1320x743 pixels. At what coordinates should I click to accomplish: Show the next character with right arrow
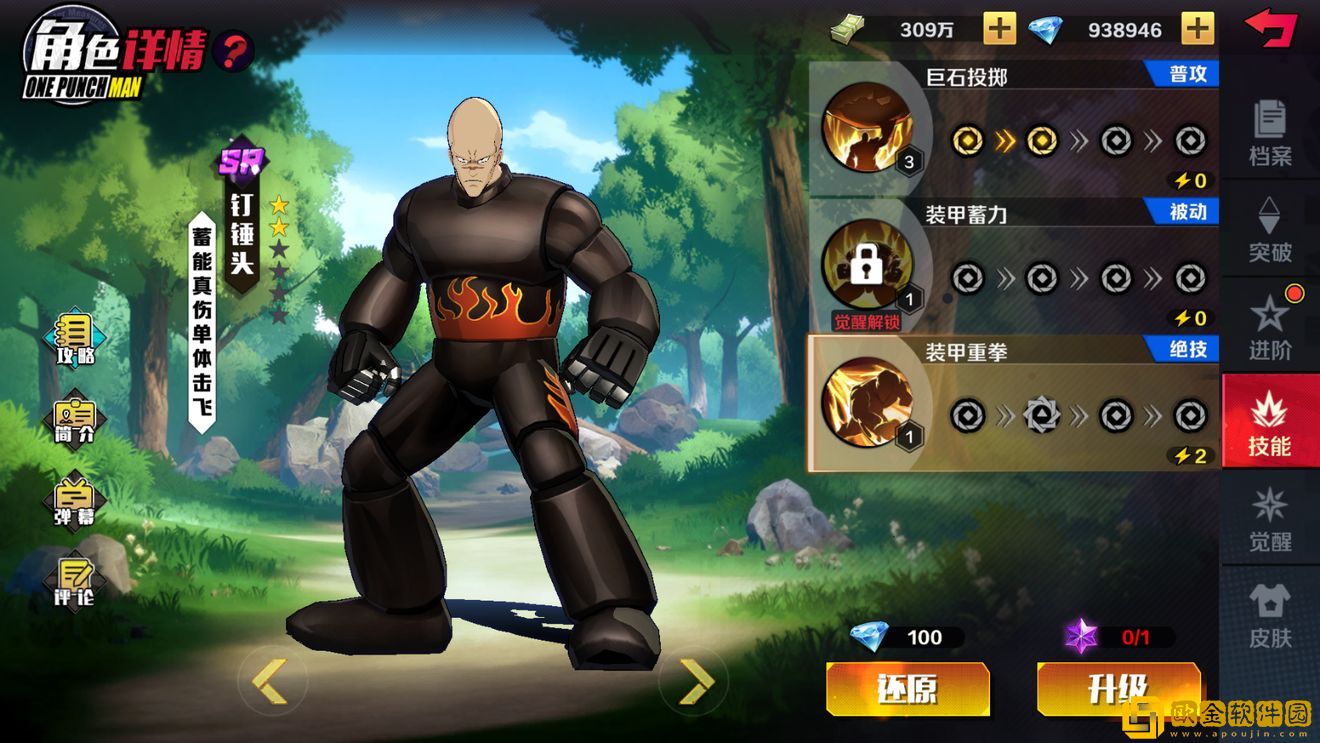click(x=695, y=681)
